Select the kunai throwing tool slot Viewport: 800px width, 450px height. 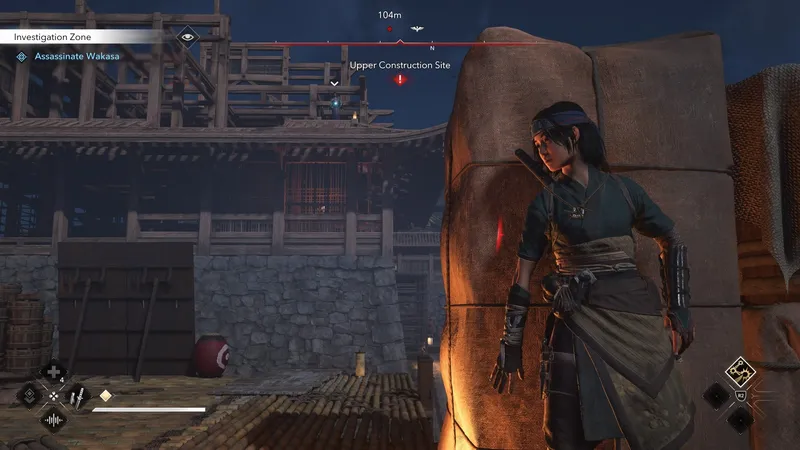tap(76, 396)
